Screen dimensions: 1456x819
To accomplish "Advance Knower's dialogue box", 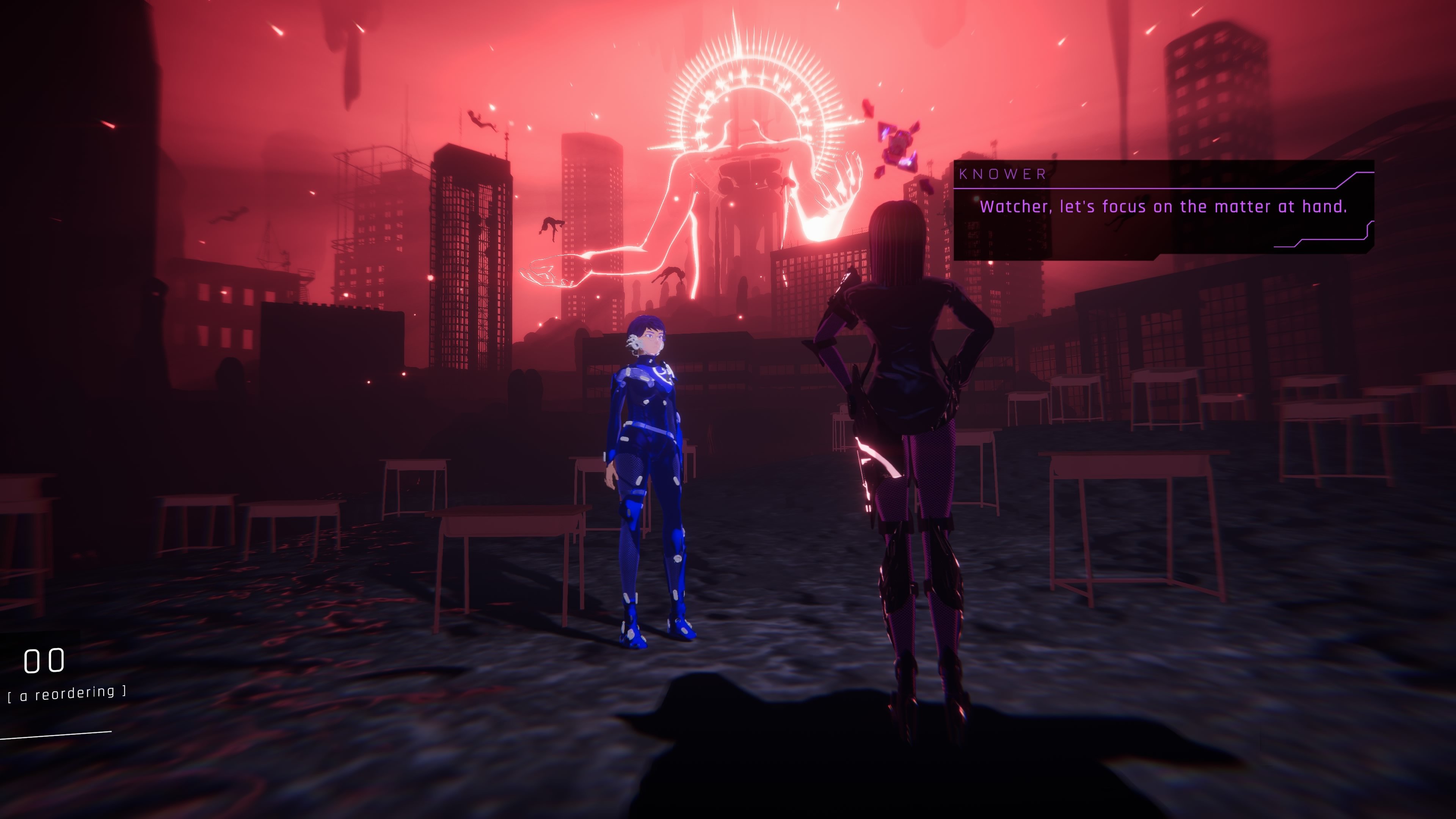I will [1163, 210].
